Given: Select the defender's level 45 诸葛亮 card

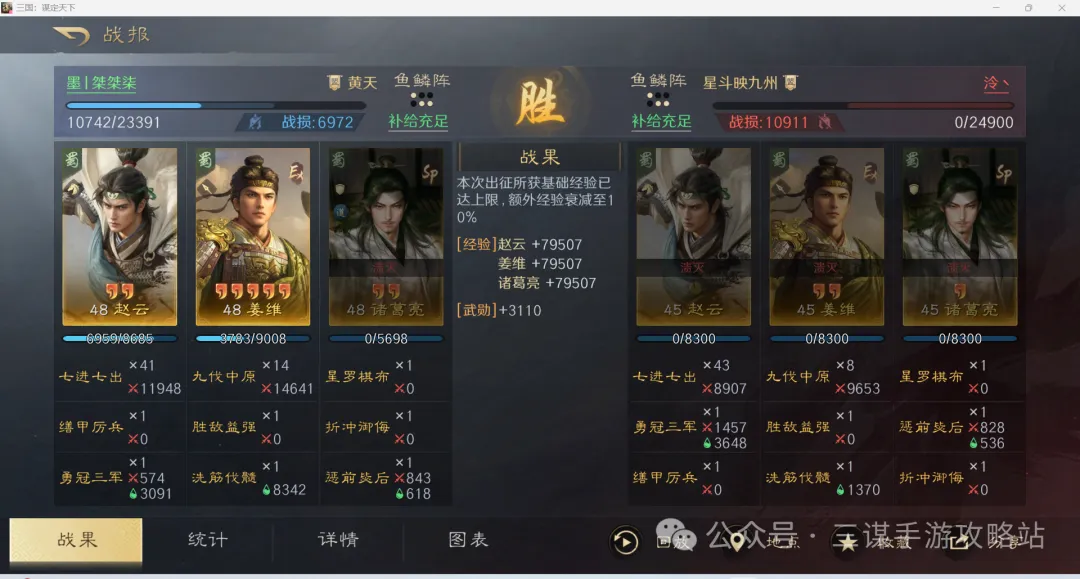Looking at the screenshot, I should [x=959, y=236].
